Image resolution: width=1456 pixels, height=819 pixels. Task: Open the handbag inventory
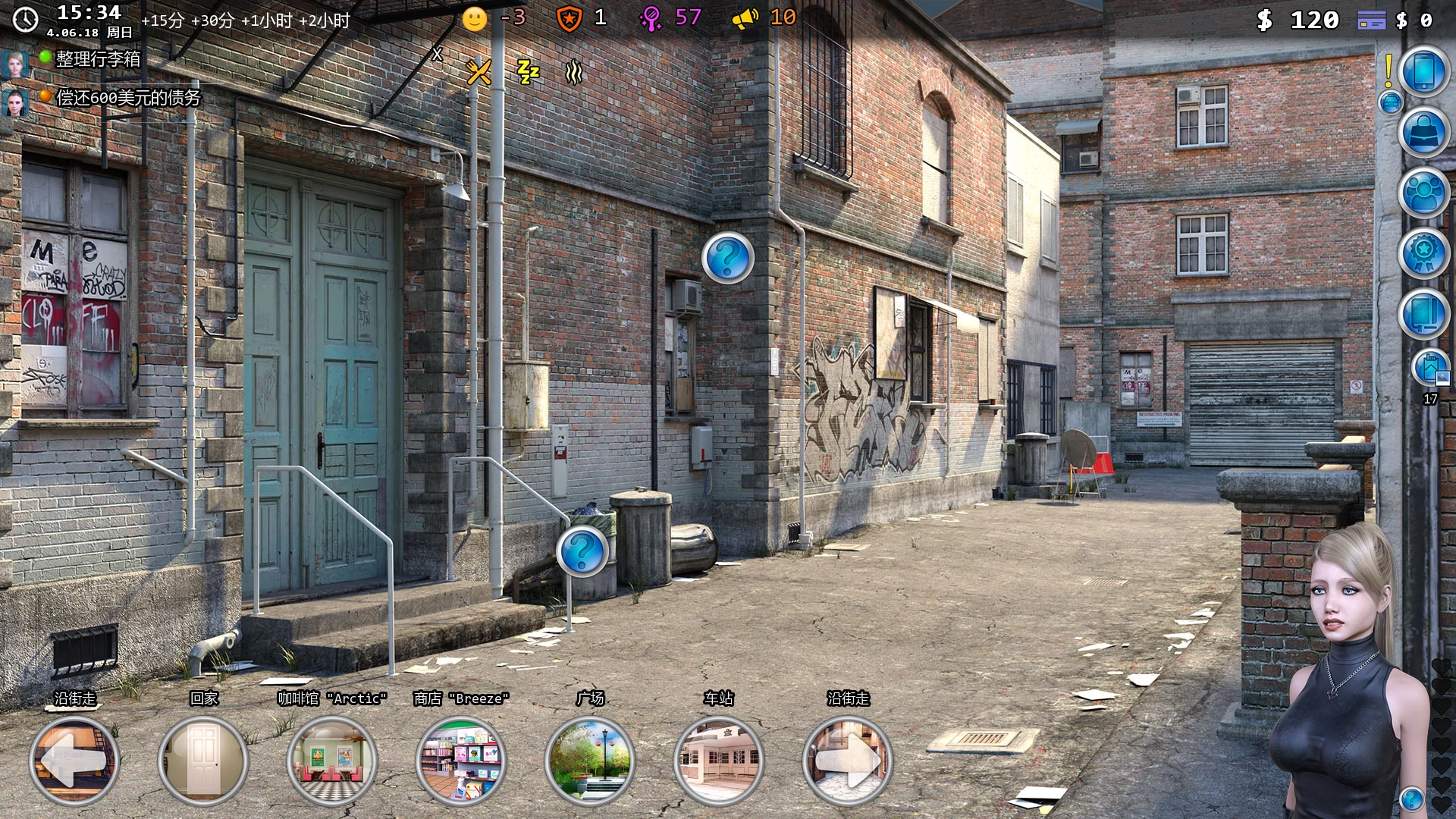point(1423,132)
